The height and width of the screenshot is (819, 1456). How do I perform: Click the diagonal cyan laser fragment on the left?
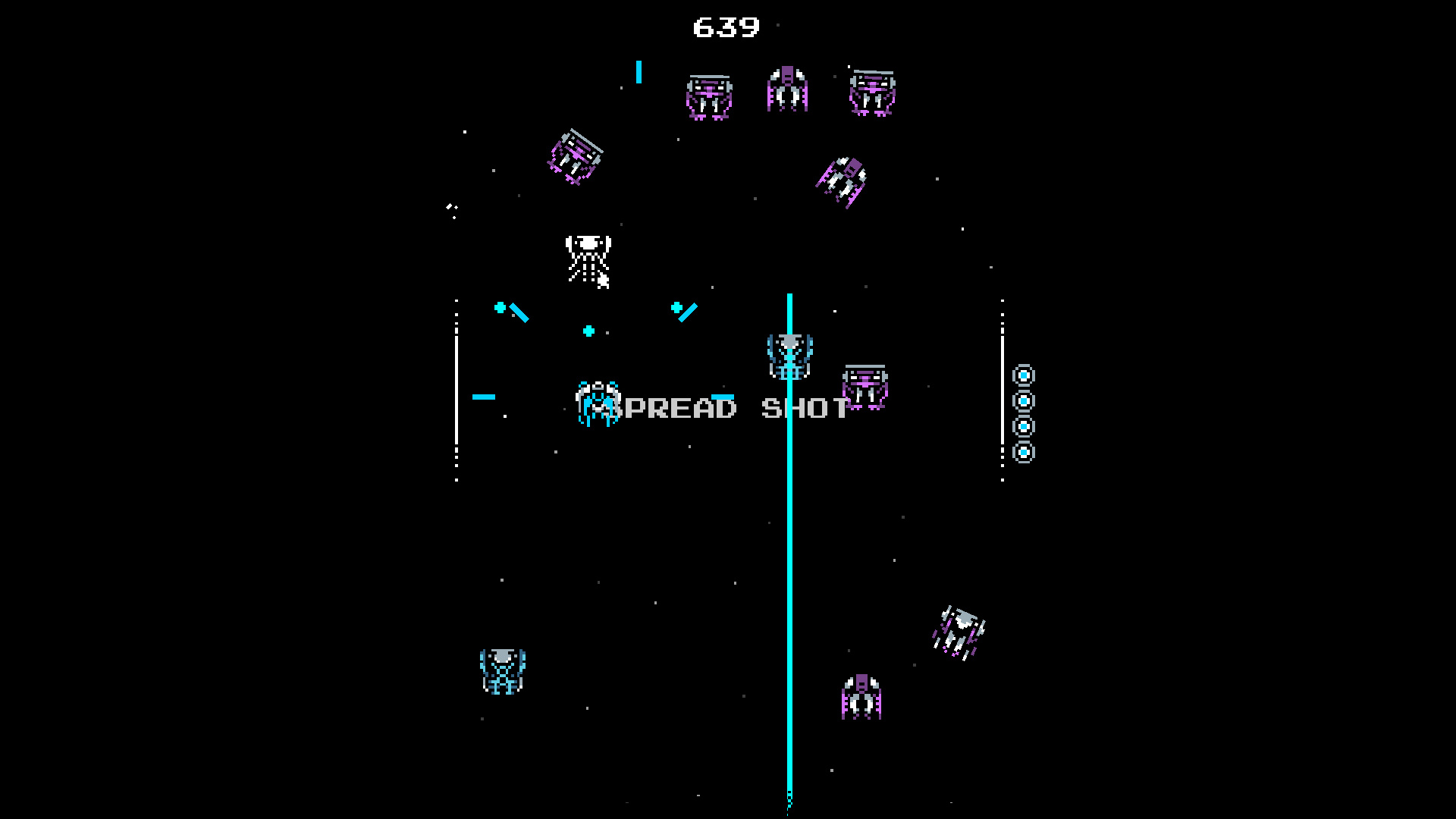coord(520,311)
